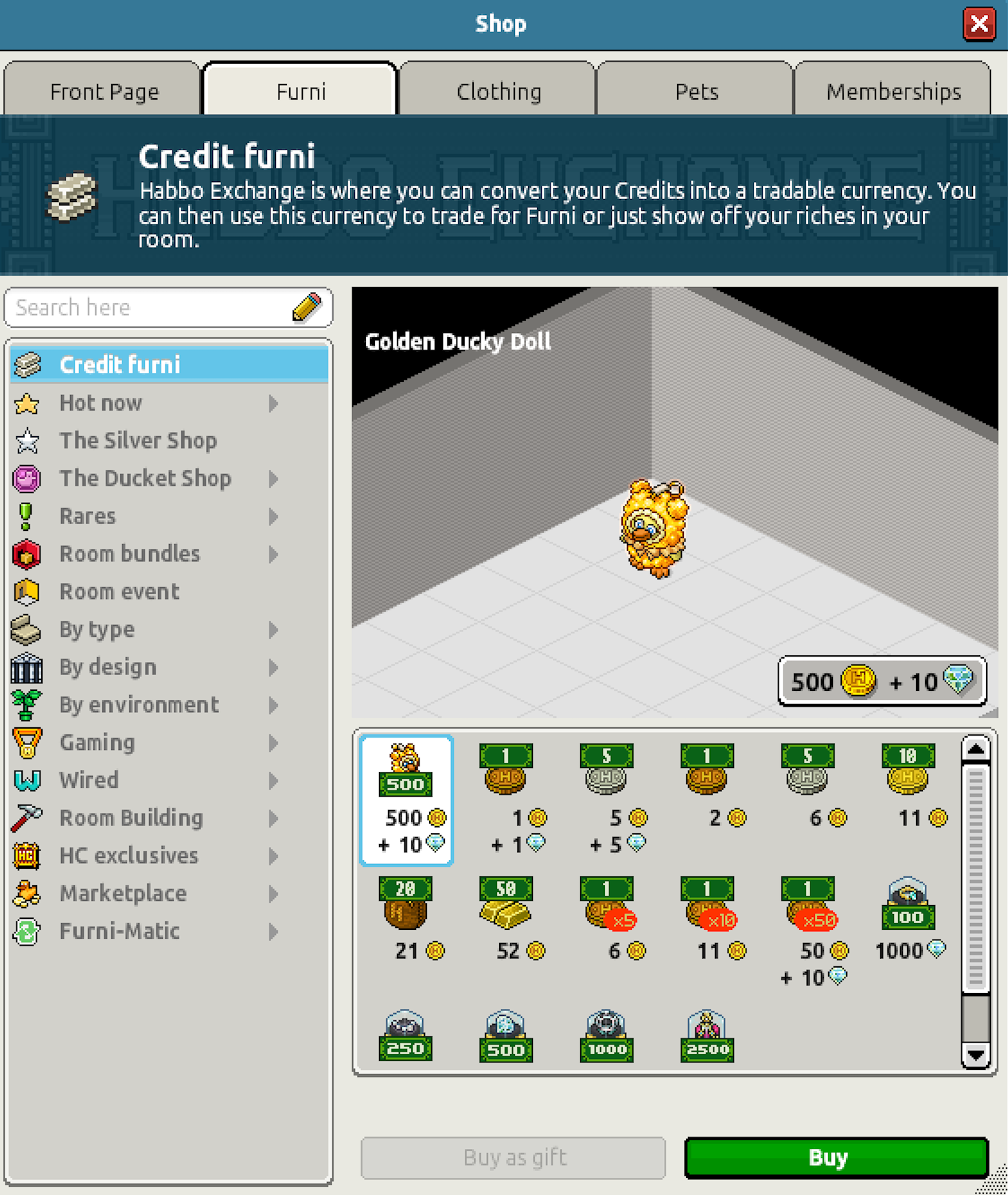
Task: Select the gold bars 50 credit item
Action: point(506,913)
